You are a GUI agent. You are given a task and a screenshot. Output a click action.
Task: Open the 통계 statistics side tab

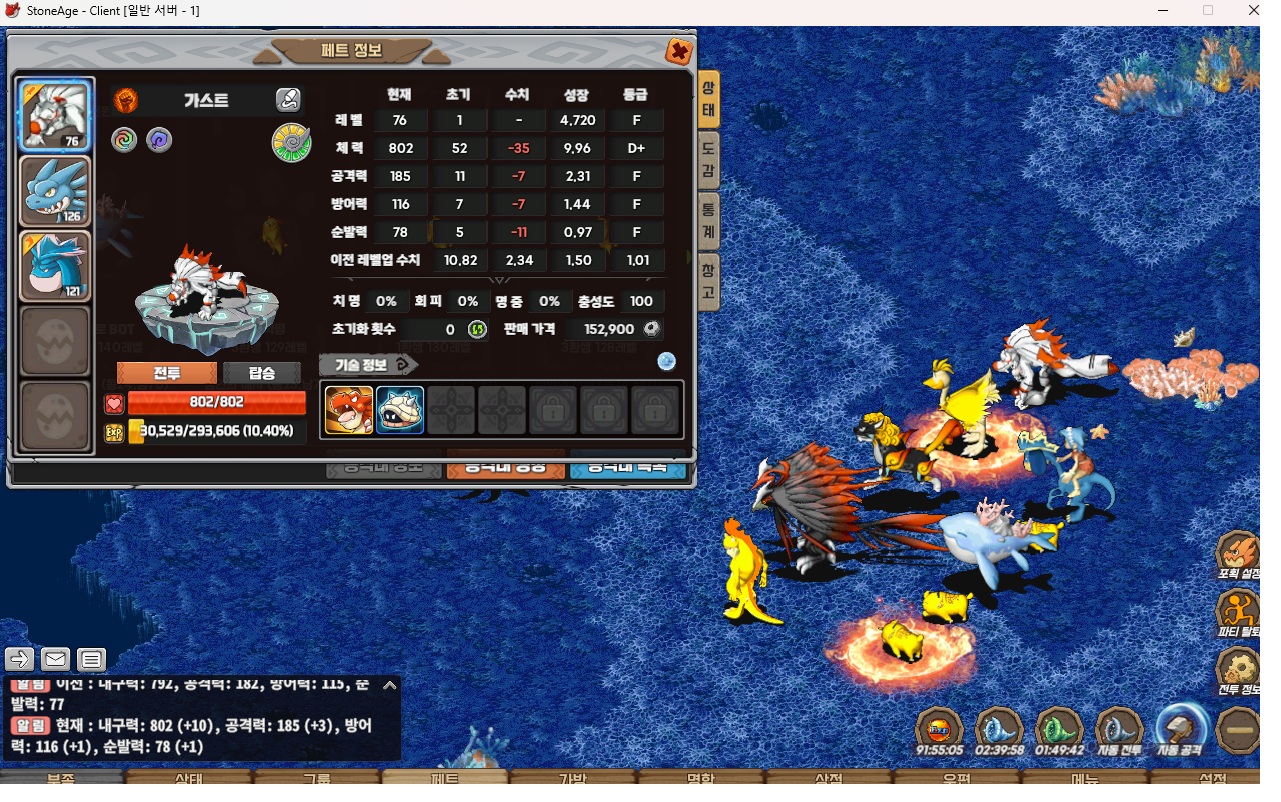[x=708, y=221]
